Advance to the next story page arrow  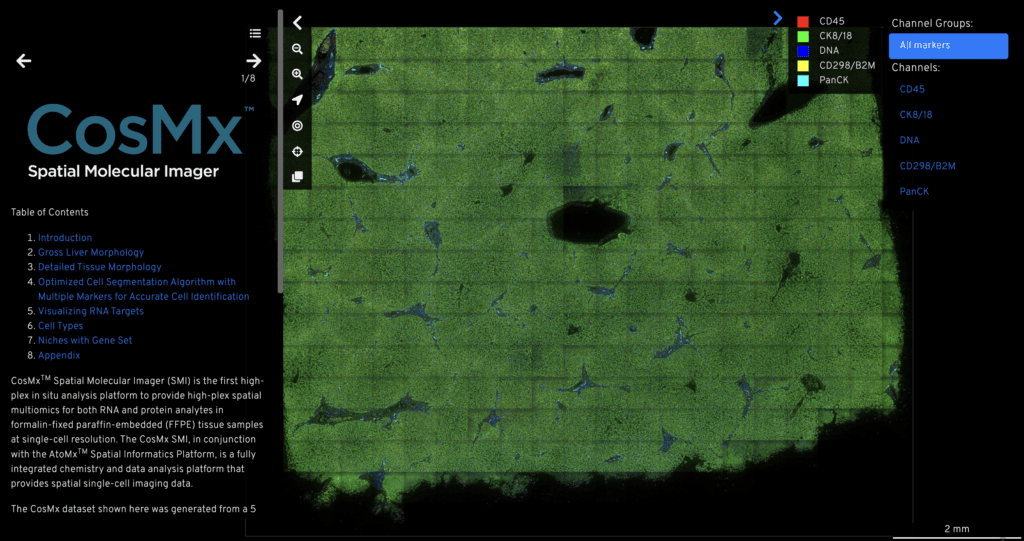click(253, 61)
